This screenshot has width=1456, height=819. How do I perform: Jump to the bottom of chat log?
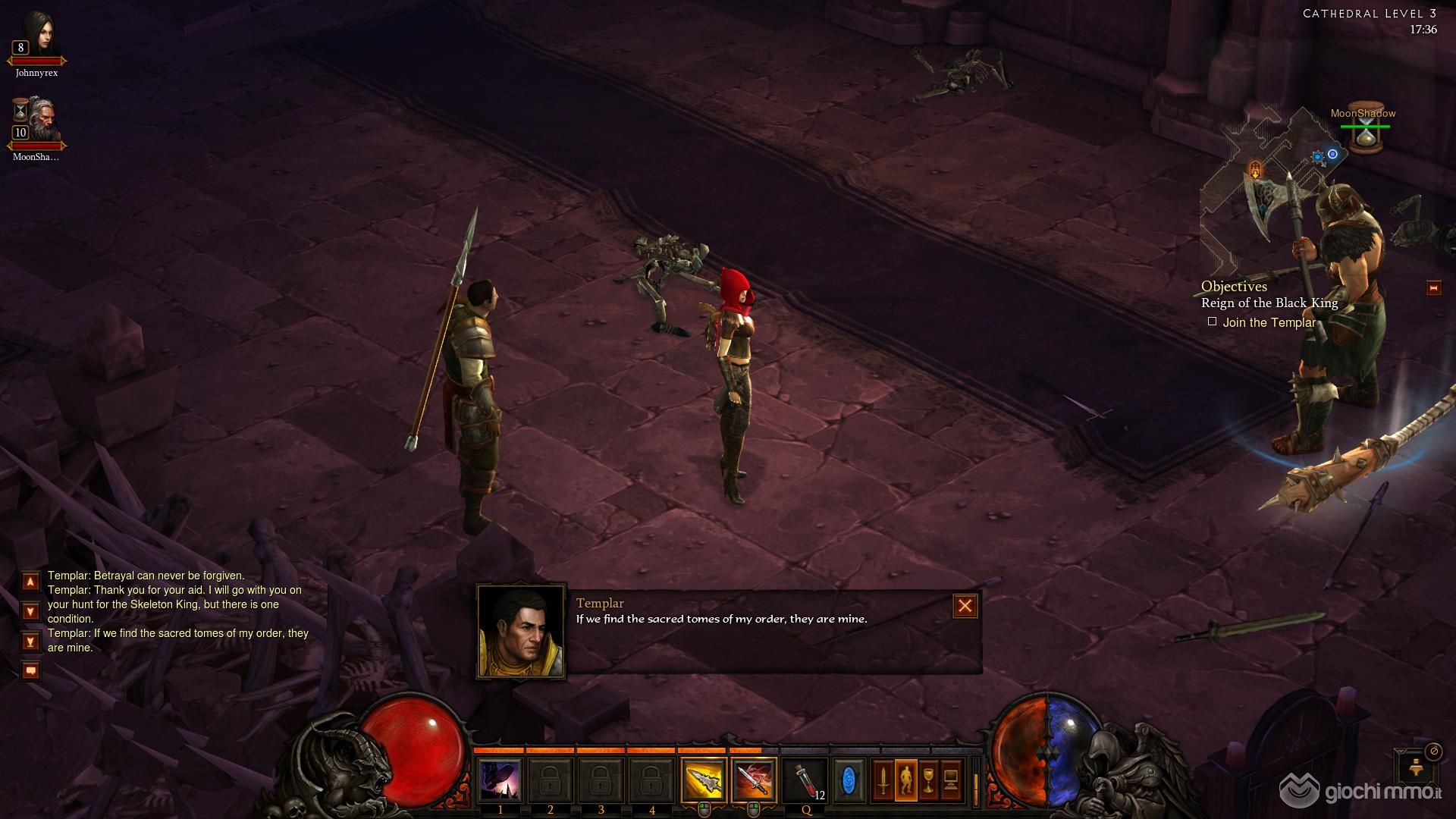(30, 642)
